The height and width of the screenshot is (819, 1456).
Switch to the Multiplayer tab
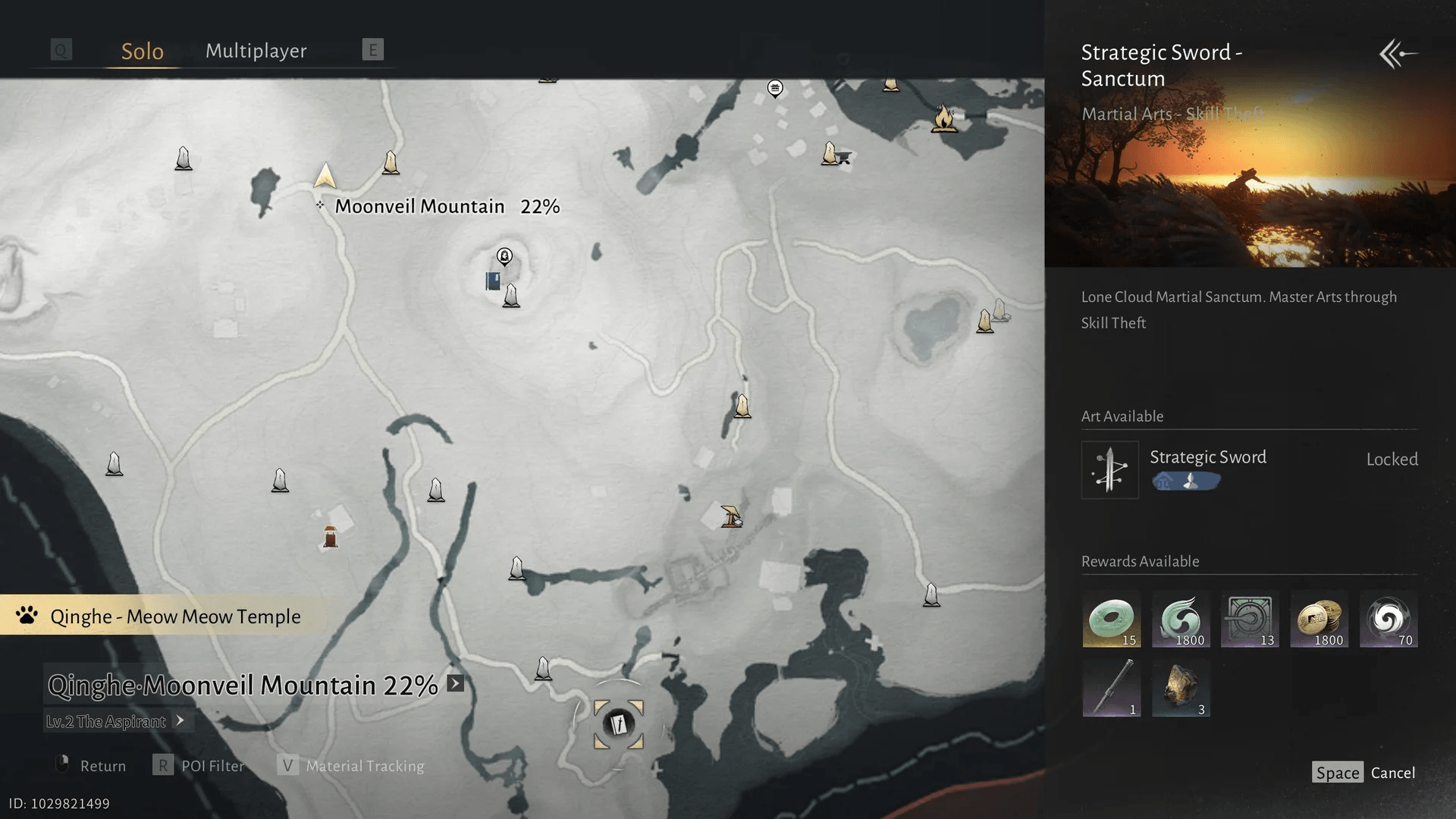(x=256, y=50)
